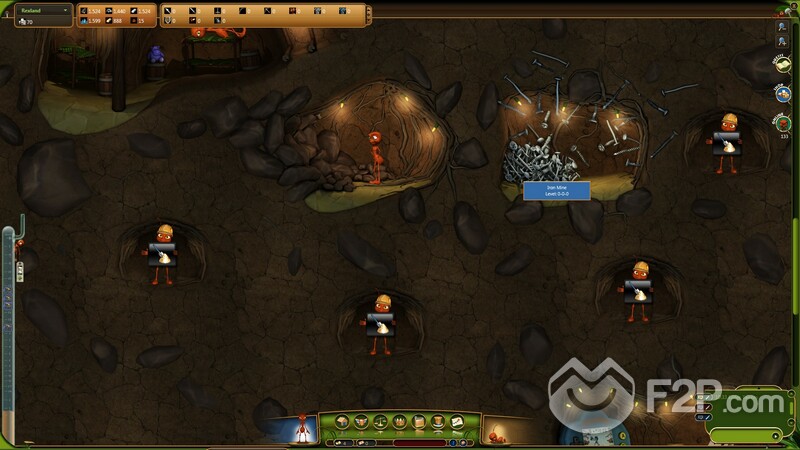800x450 pixels.
Task: Click the last icon in the green menu bar
Action: tap(455, 421)
